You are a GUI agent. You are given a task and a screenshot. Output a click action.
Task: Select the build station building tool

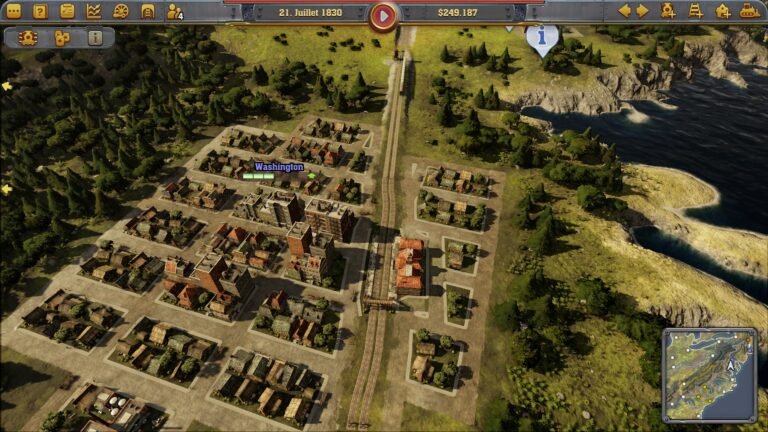[722, 11]
